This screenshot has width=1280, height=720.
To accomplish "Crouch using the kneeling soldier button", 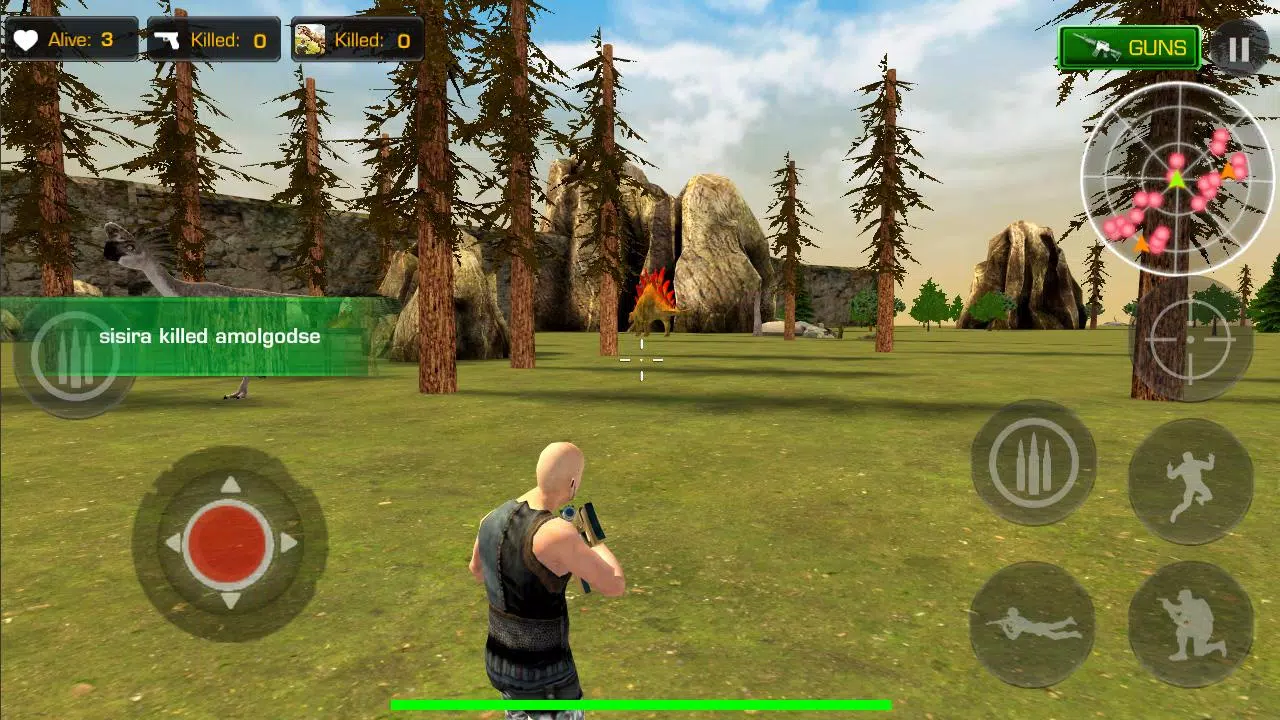I will [x=1190, y=624].
